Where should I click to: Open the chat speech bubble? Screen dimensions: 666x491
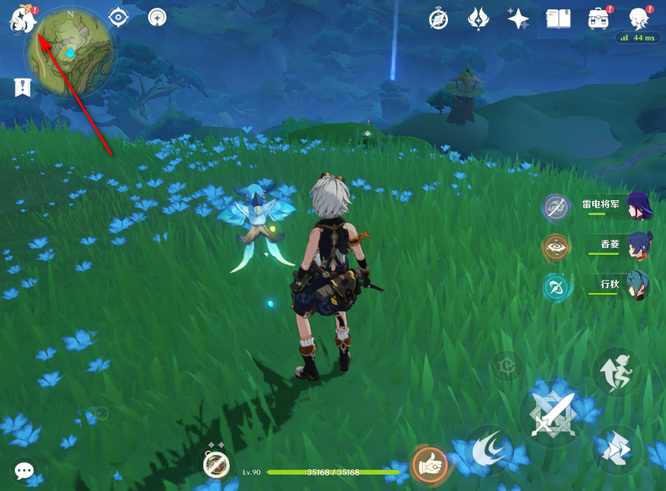(24, 470)
